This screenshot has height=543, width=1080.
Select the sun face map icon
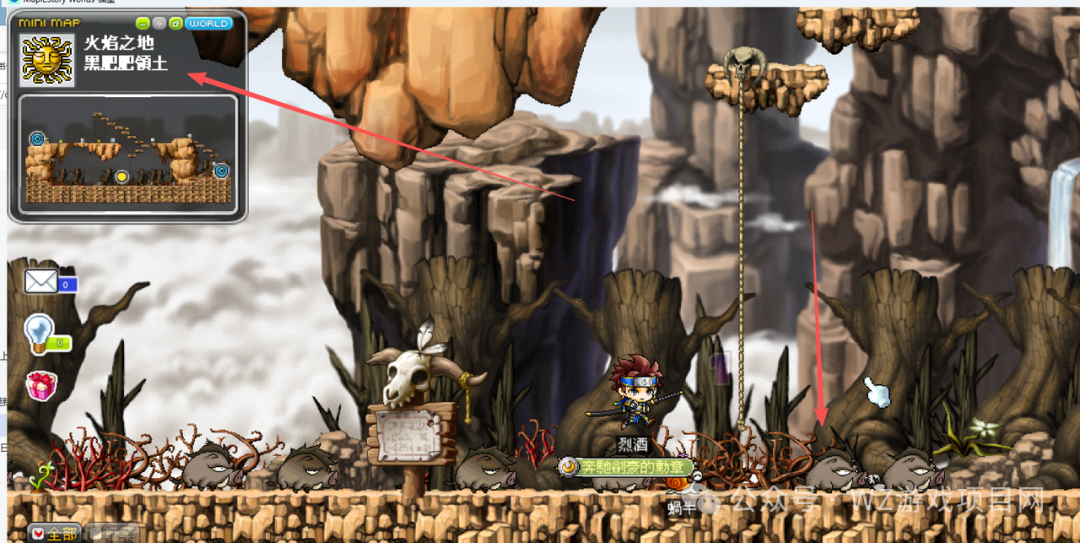(46, 60)
